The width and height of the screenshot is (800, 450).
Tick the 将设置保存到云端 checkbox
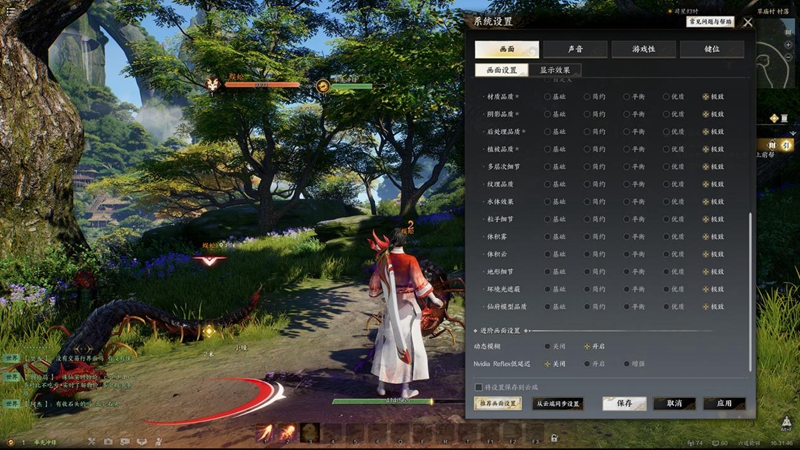point(478,386)
